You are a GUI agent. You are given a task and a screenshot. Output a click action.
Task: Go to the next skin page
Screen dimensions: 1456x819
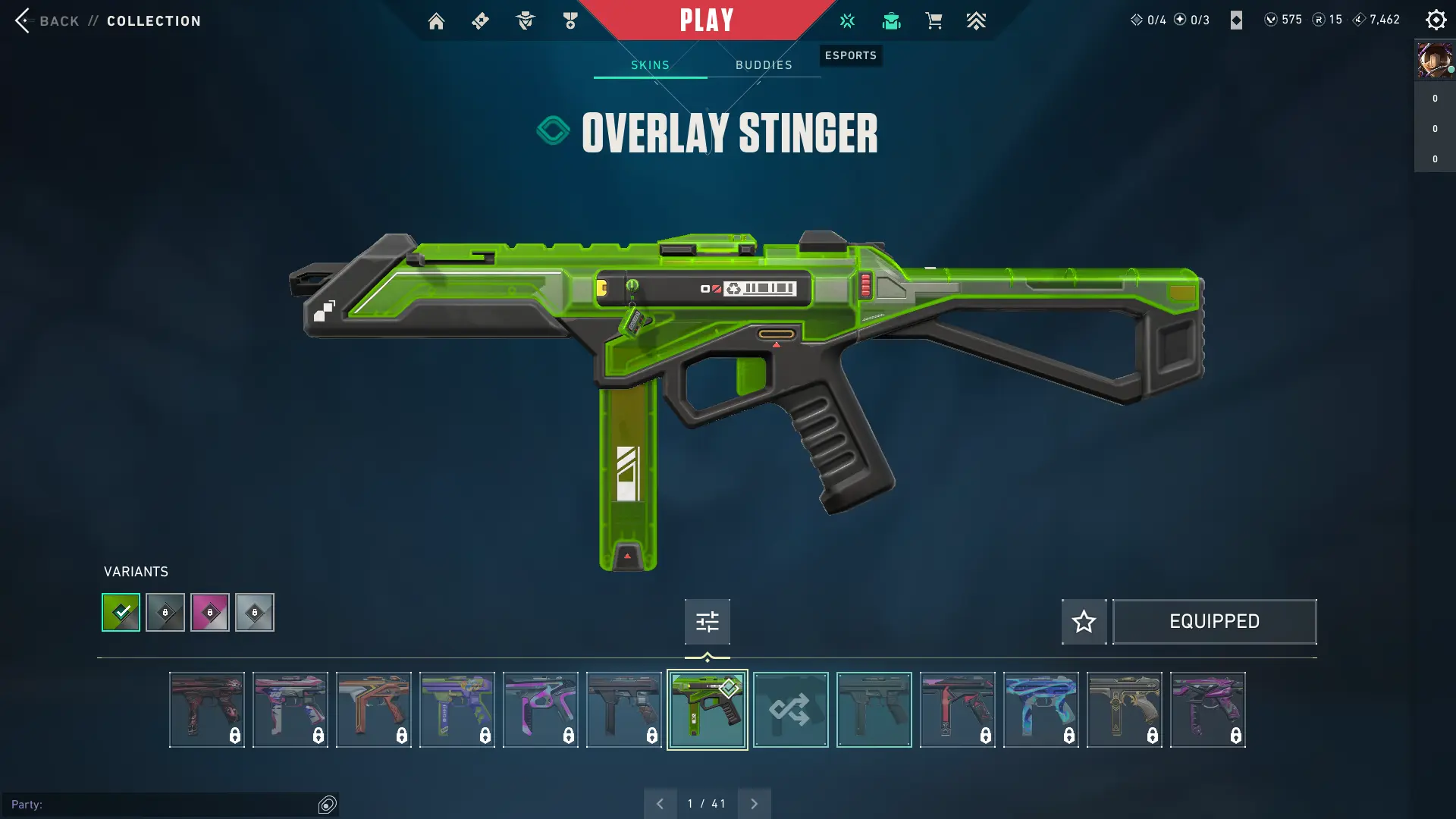pyautogui.click(x=754, y=804)
